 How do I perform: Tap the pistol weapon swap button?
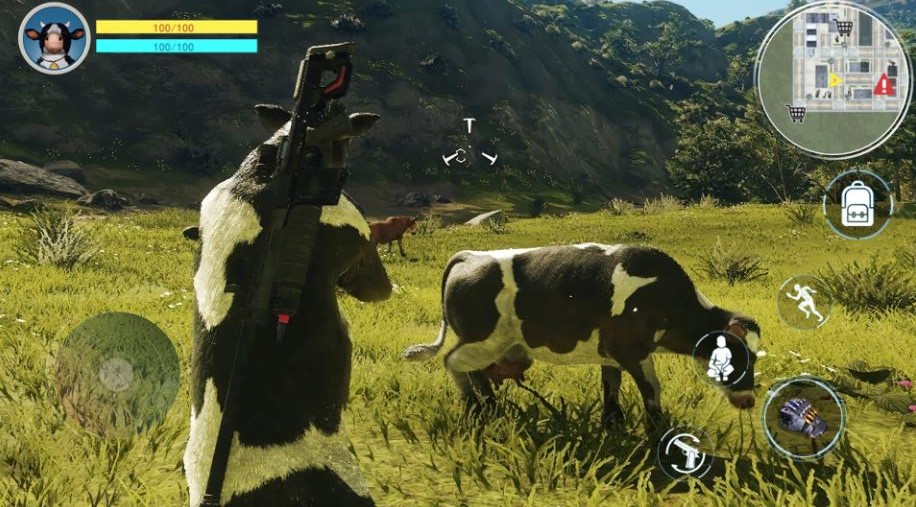click(685, 452)
